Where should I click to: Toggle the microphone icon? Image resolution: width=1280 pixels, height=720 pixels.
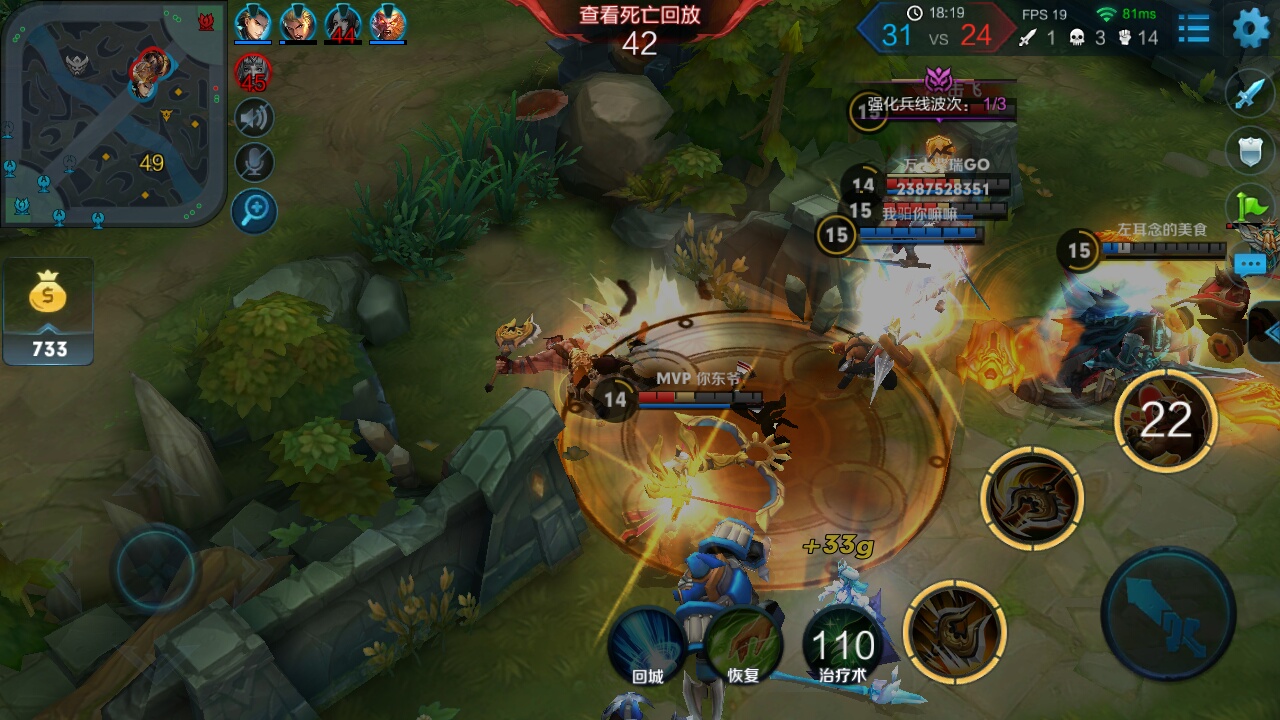coord(254,163)
